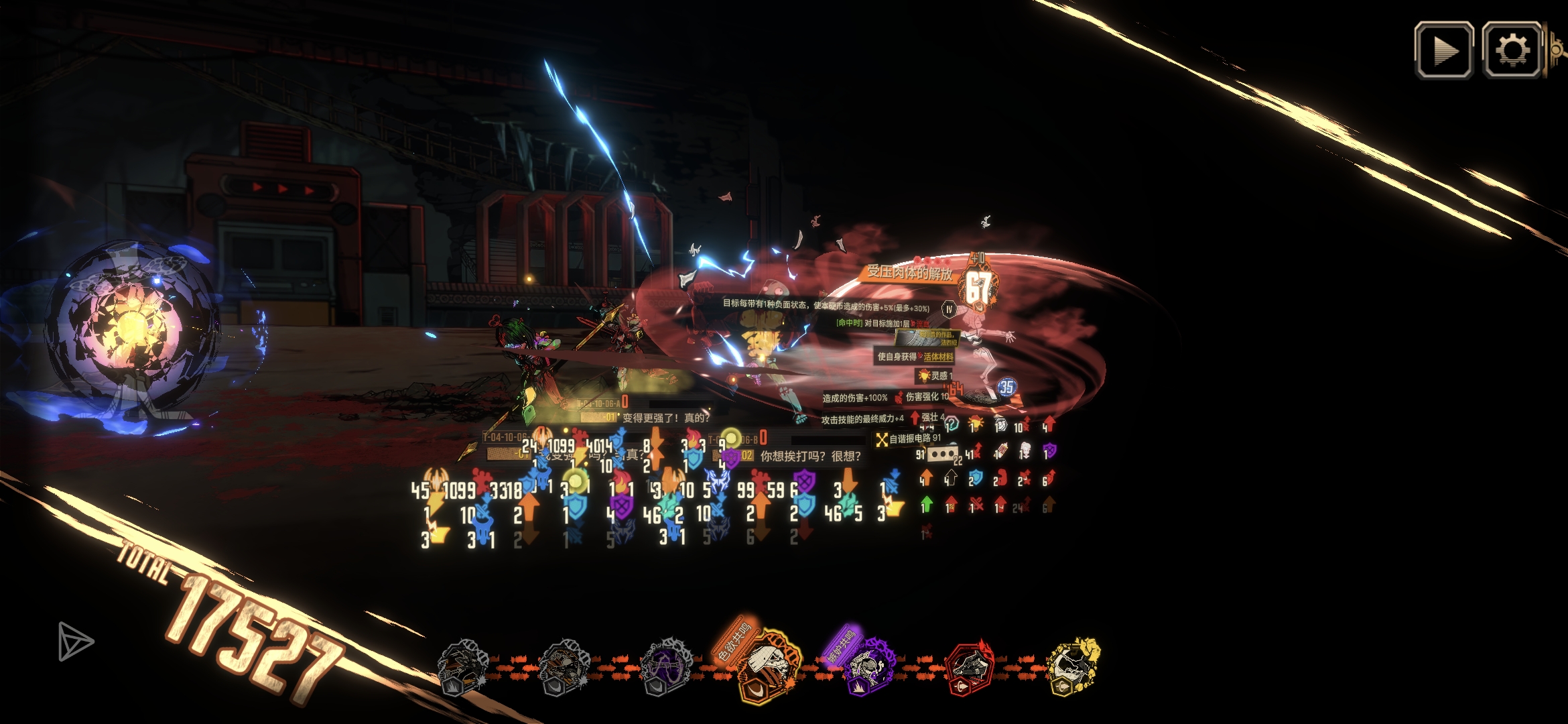Open the gear settings menu
Viewport: 1568px width, 724px height.
click(x=1512, y=50)
